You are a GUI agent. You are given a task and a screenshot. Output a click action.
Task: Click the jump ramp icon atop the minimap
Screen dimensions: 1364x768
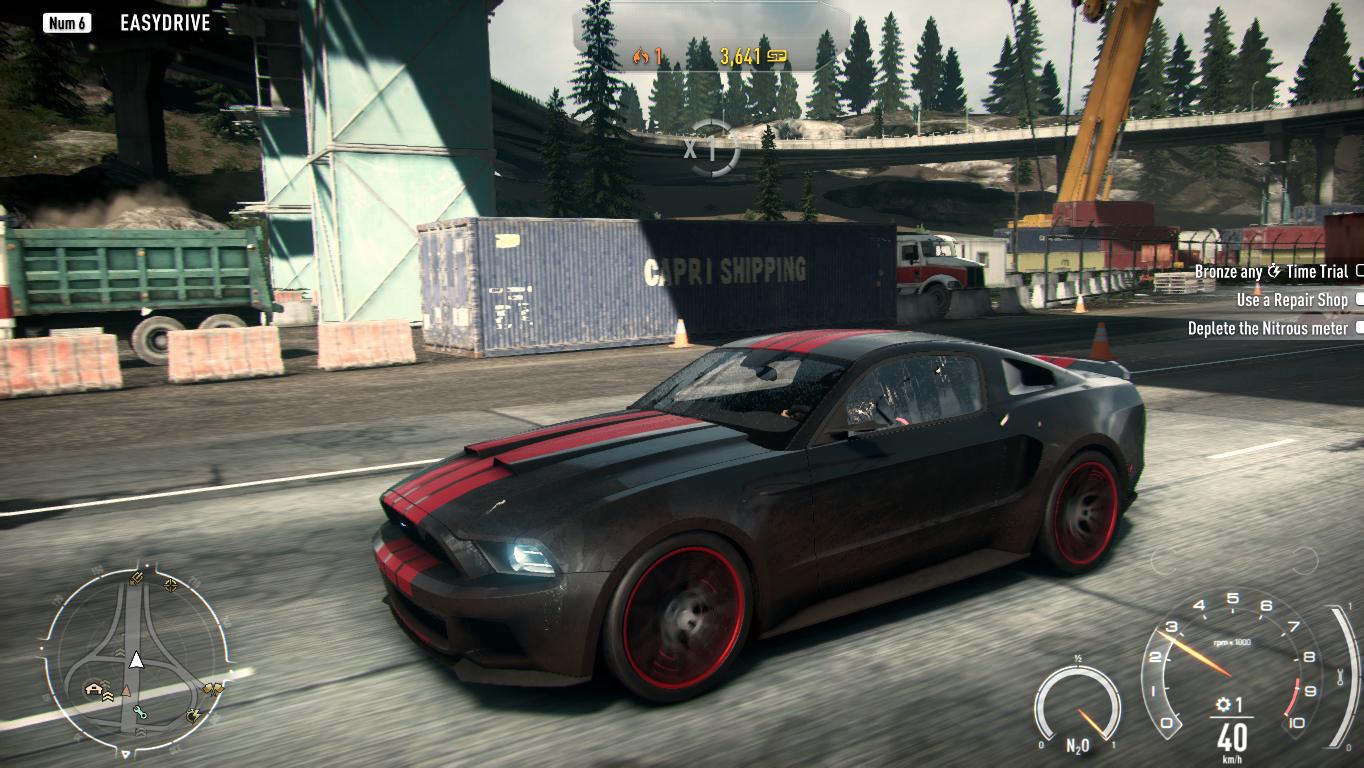(x=137, y=576)
